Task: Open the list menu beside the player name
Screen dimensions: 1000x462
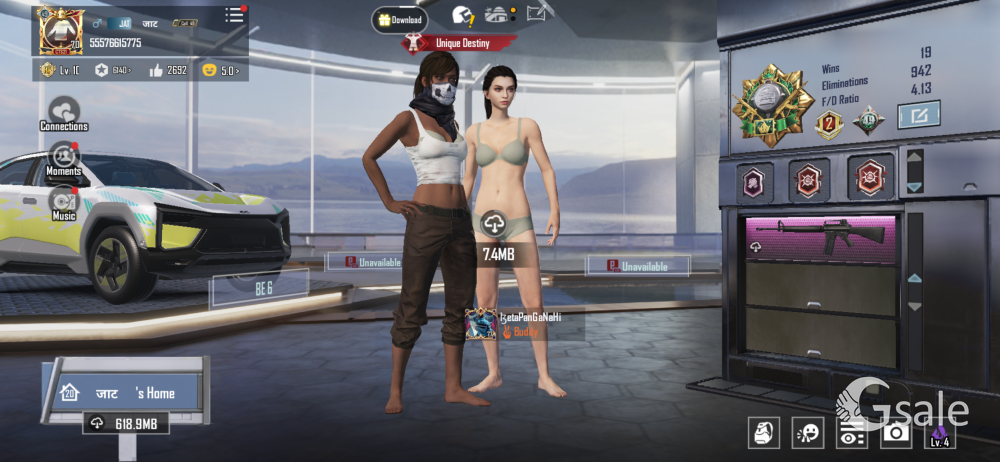Action: coord(234,15)
